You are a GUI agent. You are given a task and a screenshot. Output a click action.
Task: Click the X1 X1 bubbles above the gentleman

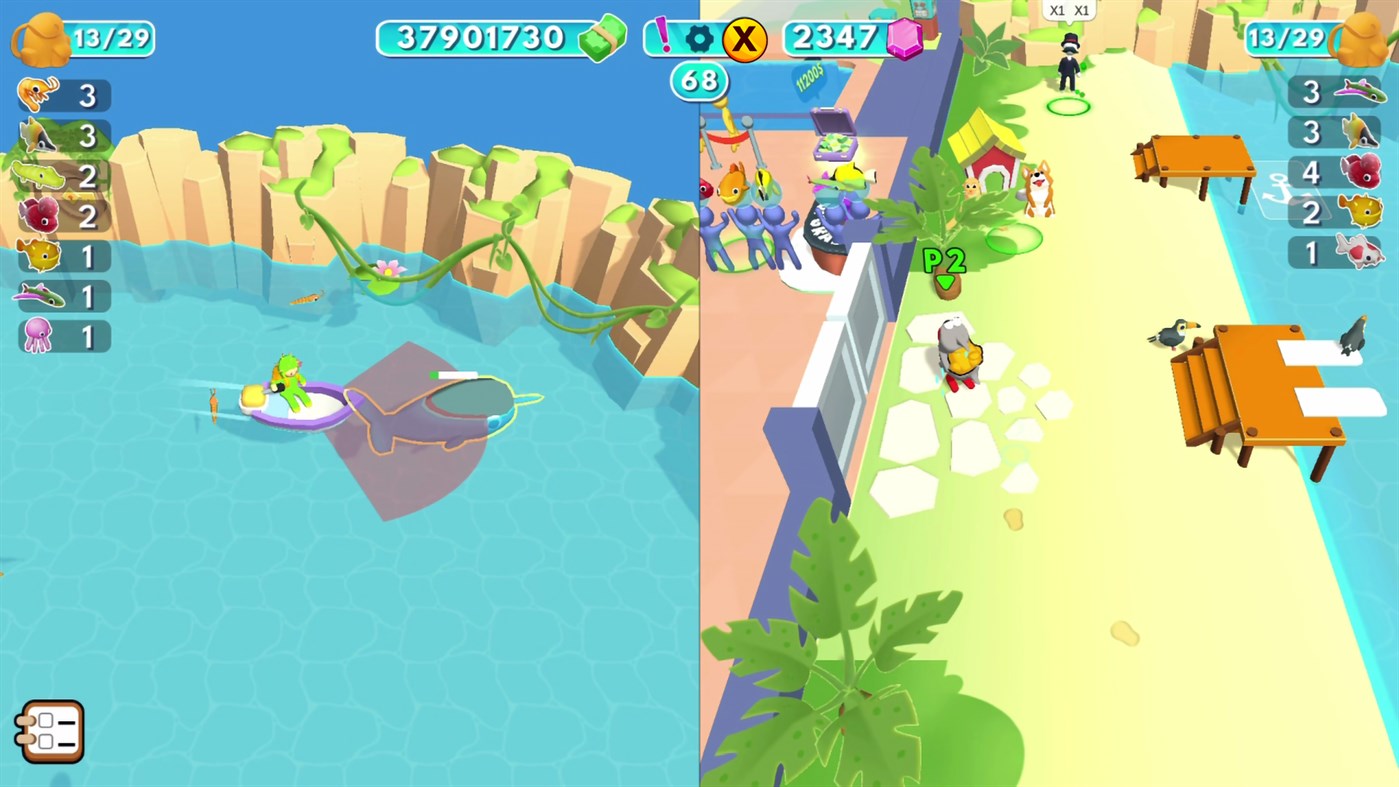(1068, 11)
